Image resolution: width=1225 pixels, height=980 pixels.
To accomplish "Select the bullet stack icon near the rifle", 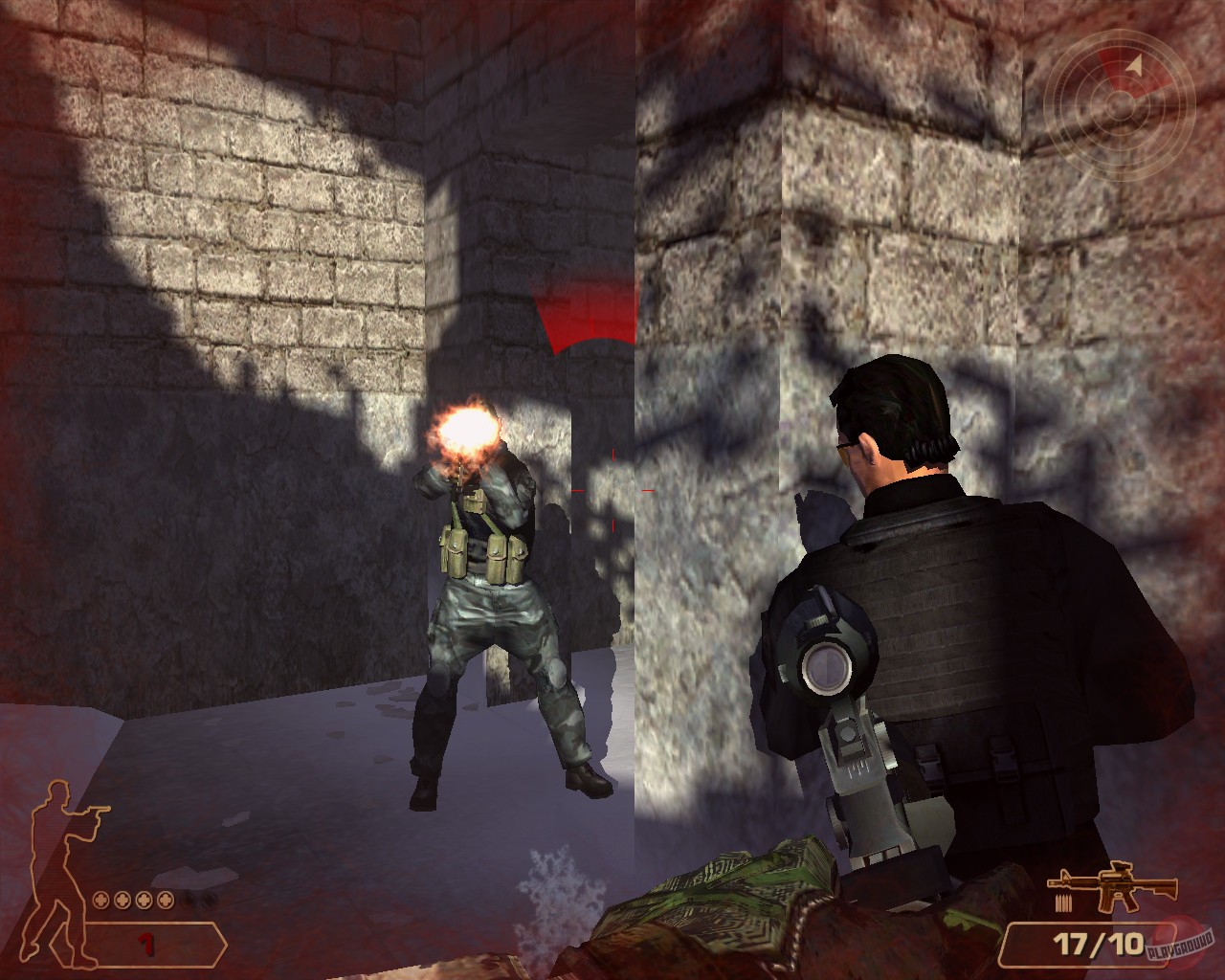I will coord(1064,902).
